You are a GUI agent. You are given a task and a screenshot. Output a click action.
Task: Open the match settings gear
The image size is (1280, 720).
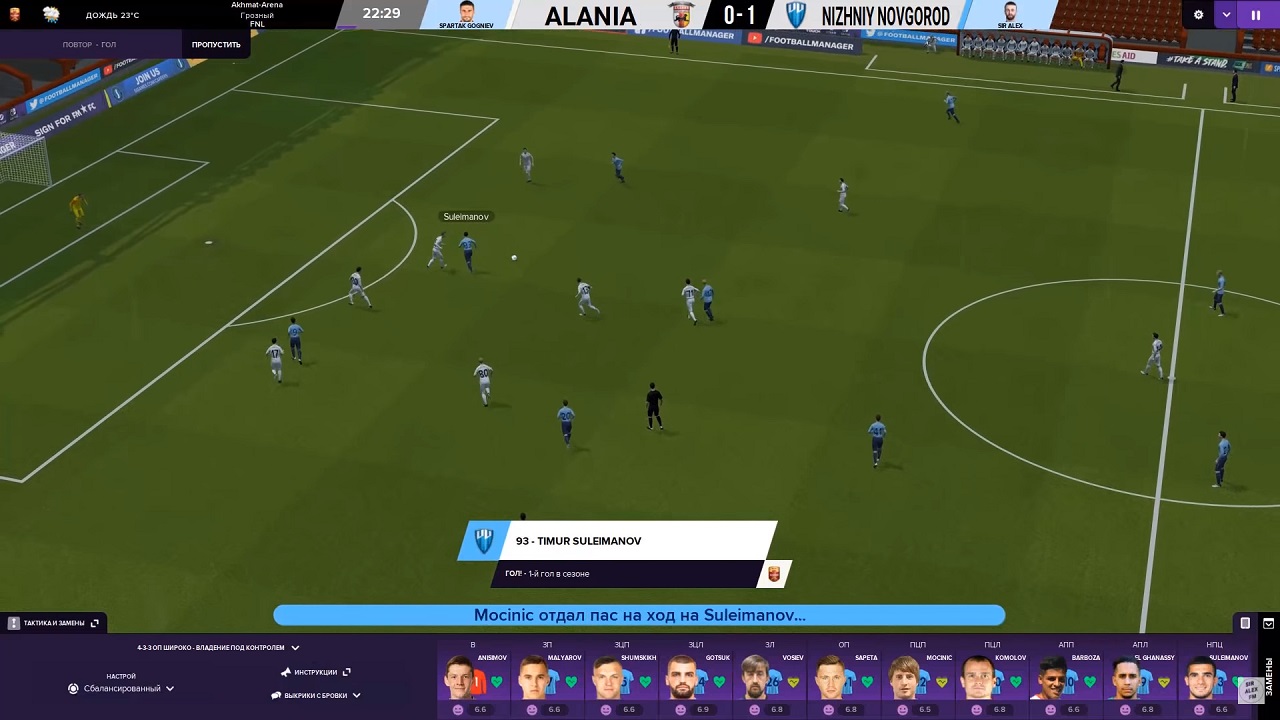click(1199, 15)
